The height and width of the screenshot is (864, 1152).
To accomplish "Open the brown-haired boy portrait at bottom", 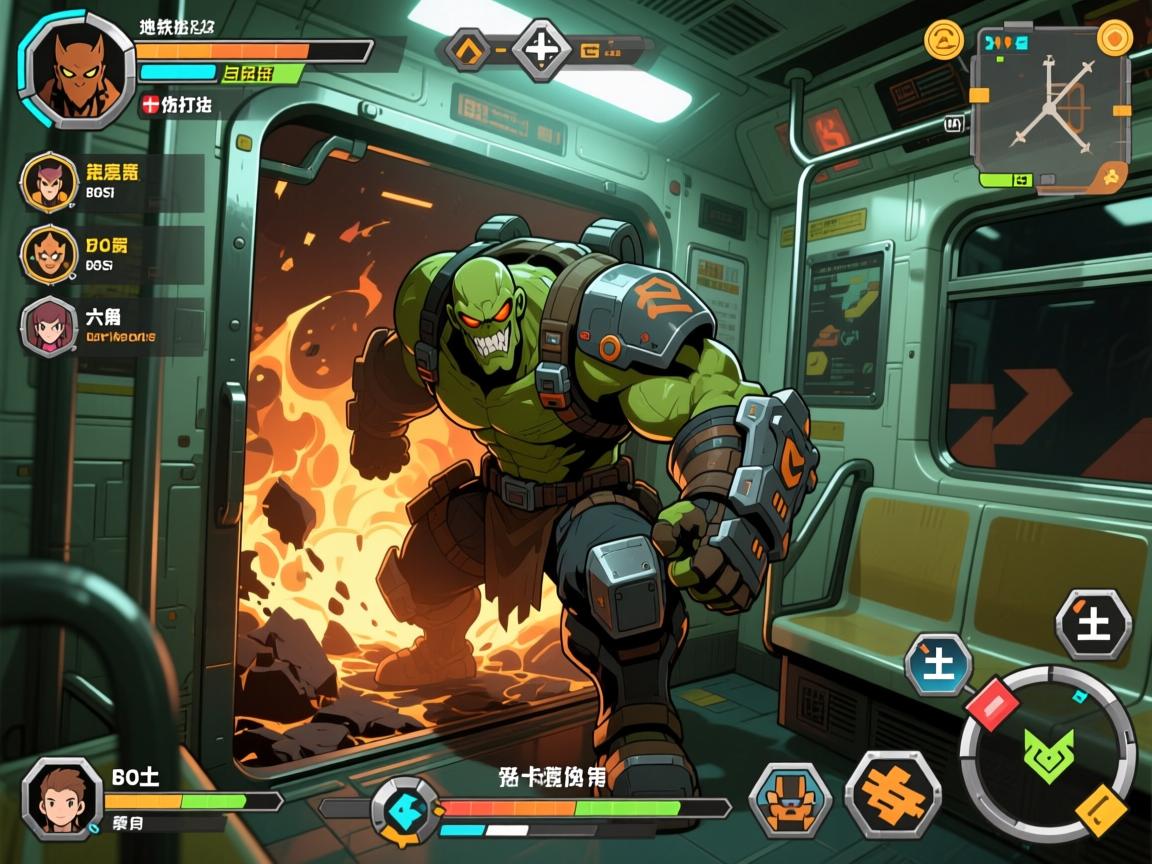I will (x=62, y=797).
